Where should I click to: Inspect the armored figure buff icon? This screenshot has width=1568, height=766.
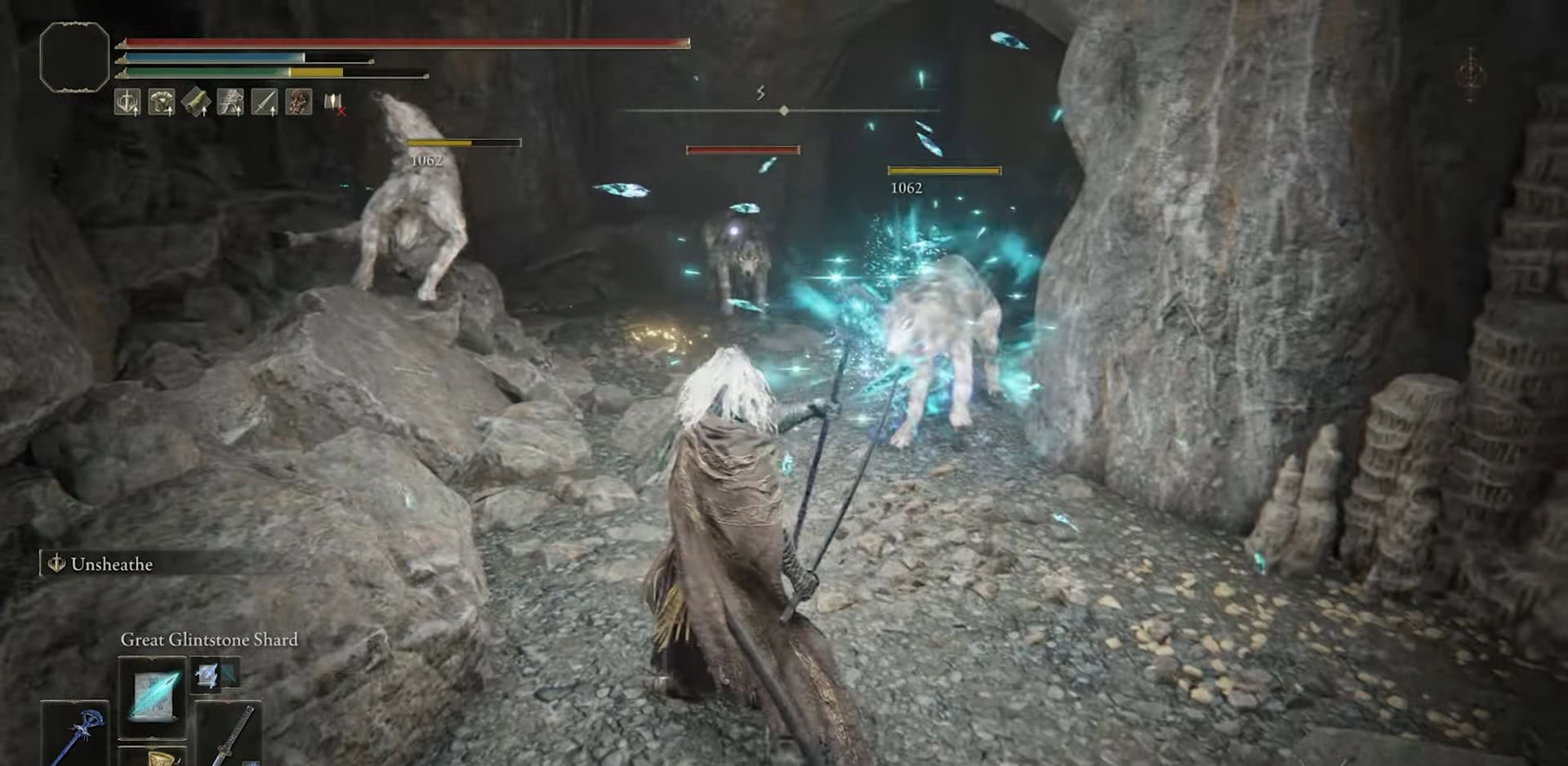click(230, 102)
